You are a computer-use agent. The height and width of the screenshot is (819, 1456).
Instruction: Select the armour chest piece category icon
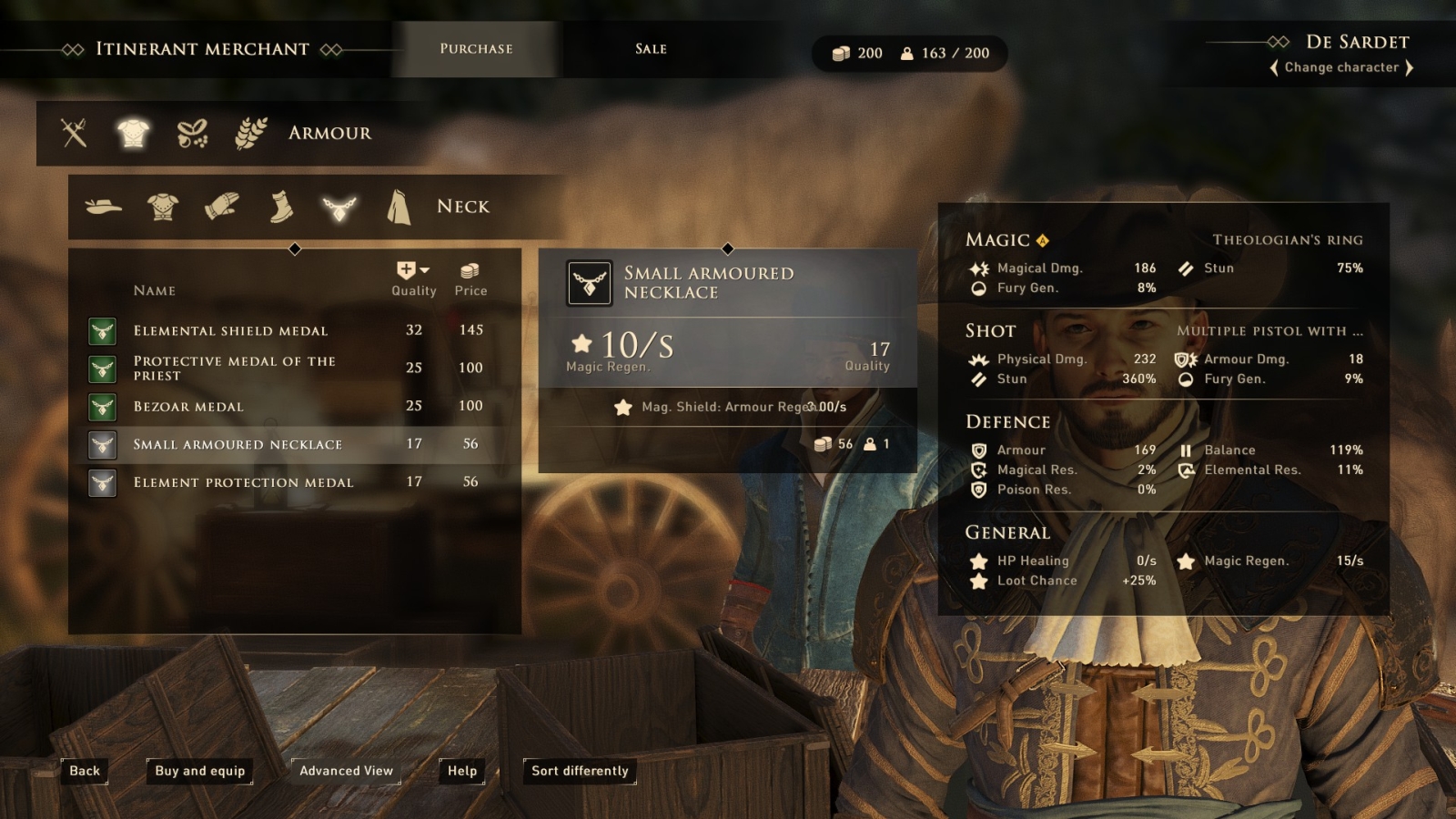click(133, 133)
